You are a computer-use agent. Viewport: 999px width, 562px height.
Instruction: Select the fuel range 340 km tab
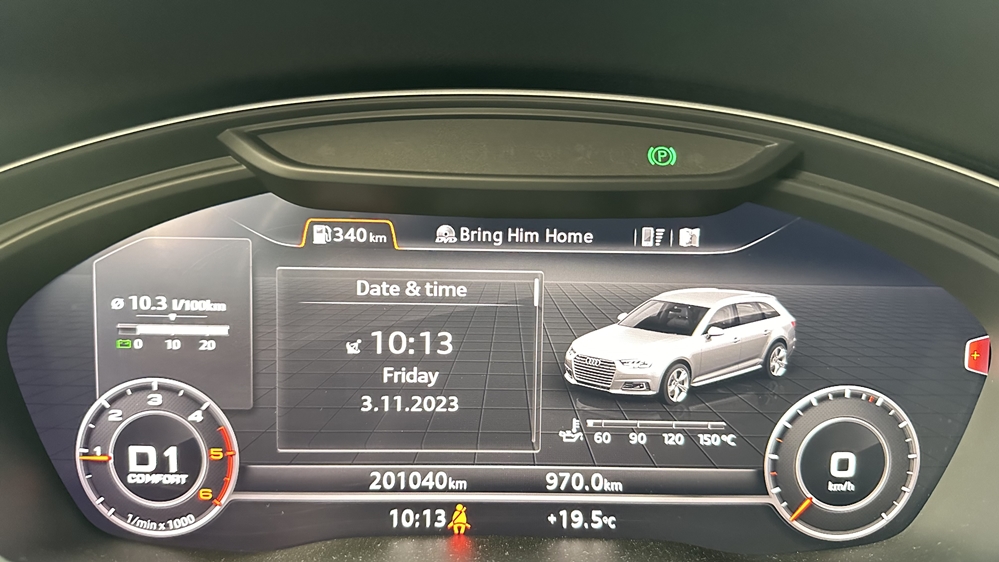[x=349, y=236]
